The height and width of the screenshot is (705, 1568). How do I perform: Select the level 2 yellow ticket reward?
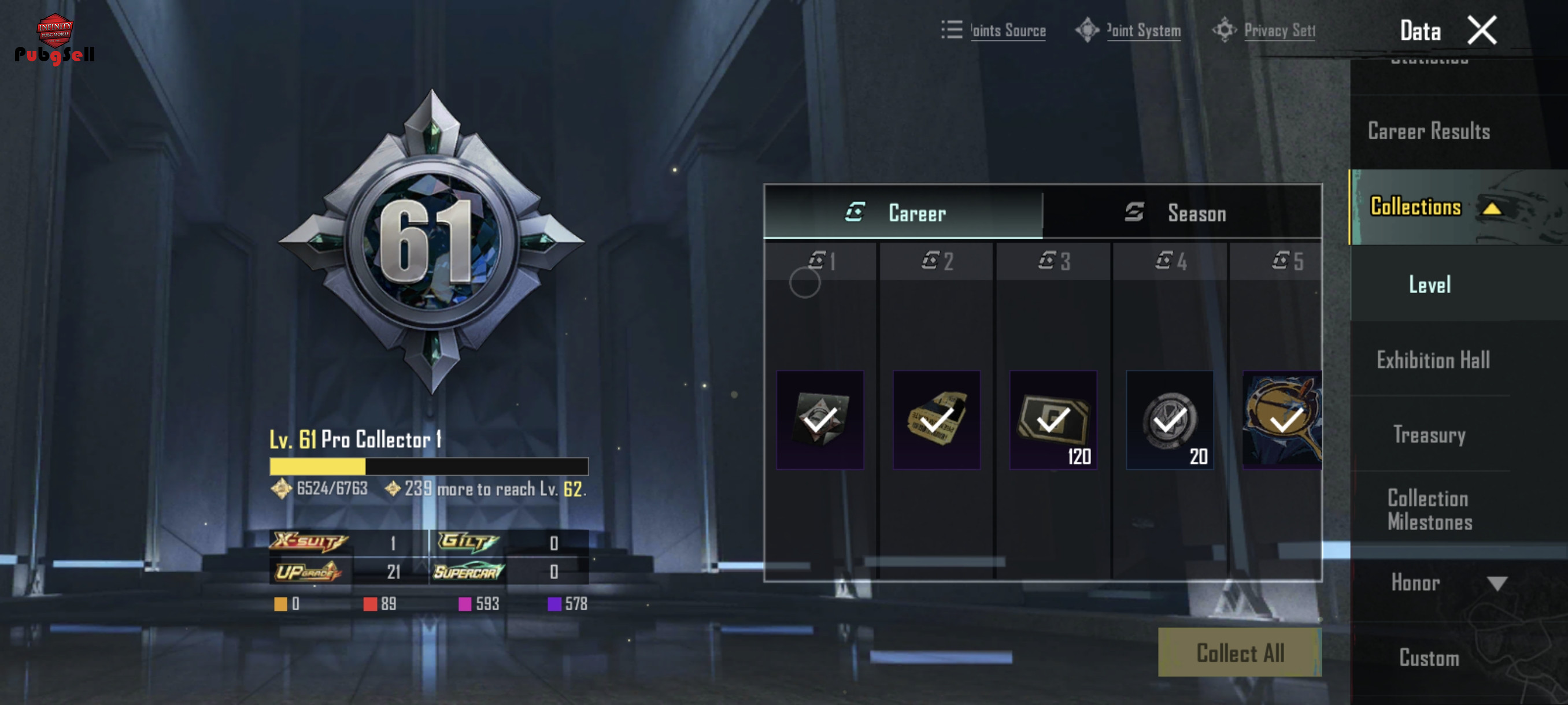[936, 420]
